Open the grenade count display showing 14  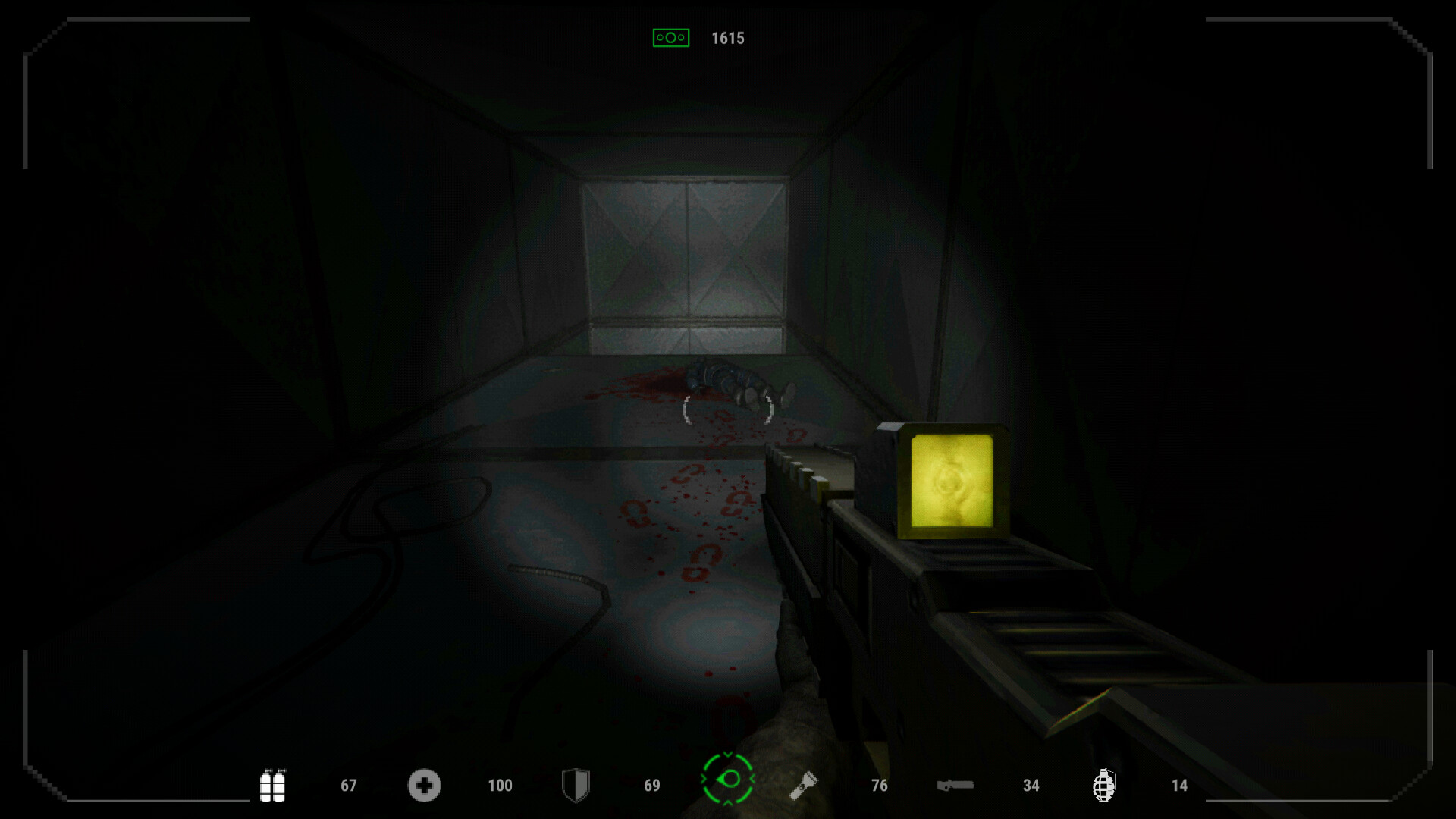pos(1179,786)
